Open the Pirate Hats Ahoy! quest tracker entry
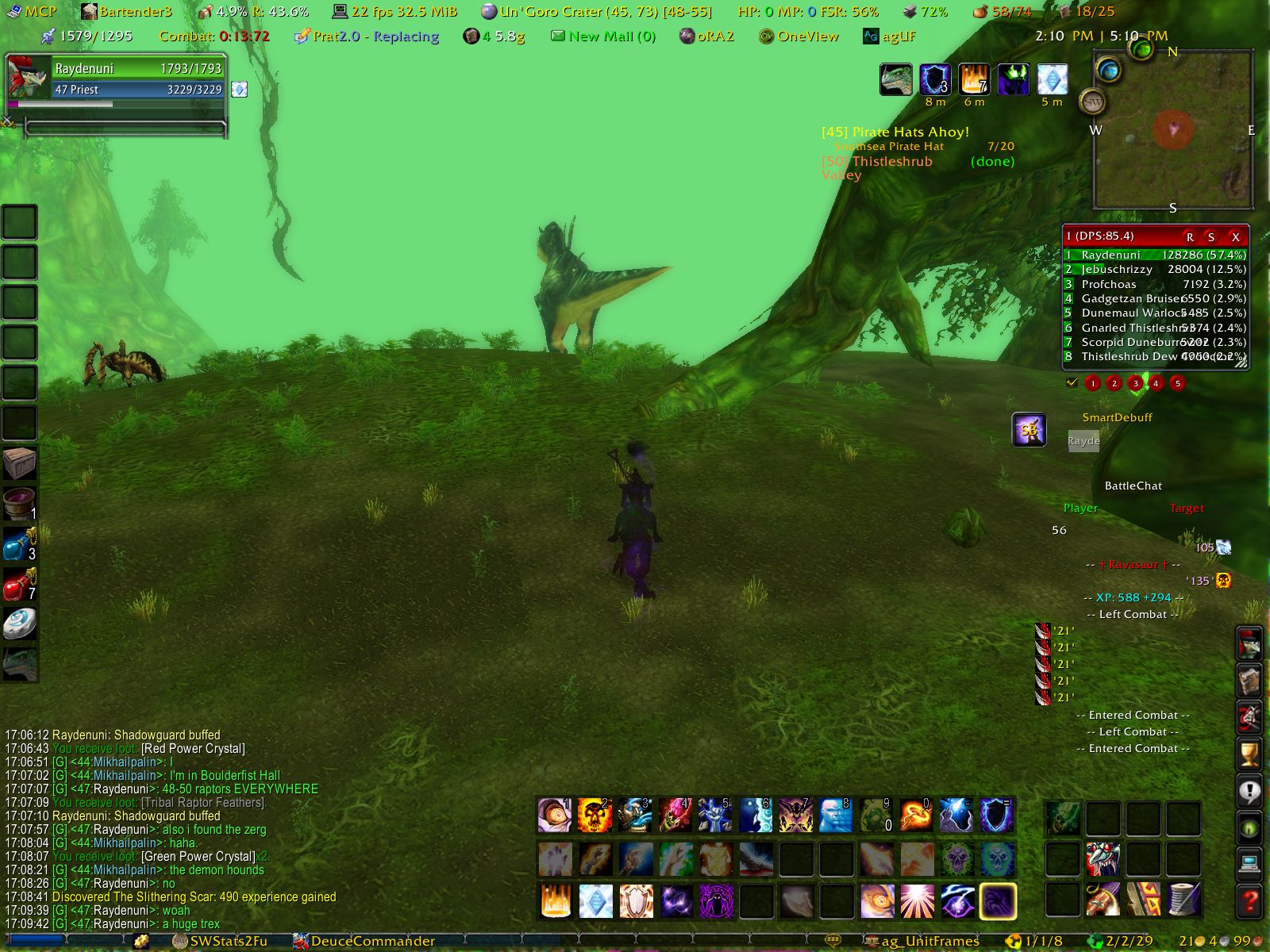 pyautogui.click(x=895, y=132)
